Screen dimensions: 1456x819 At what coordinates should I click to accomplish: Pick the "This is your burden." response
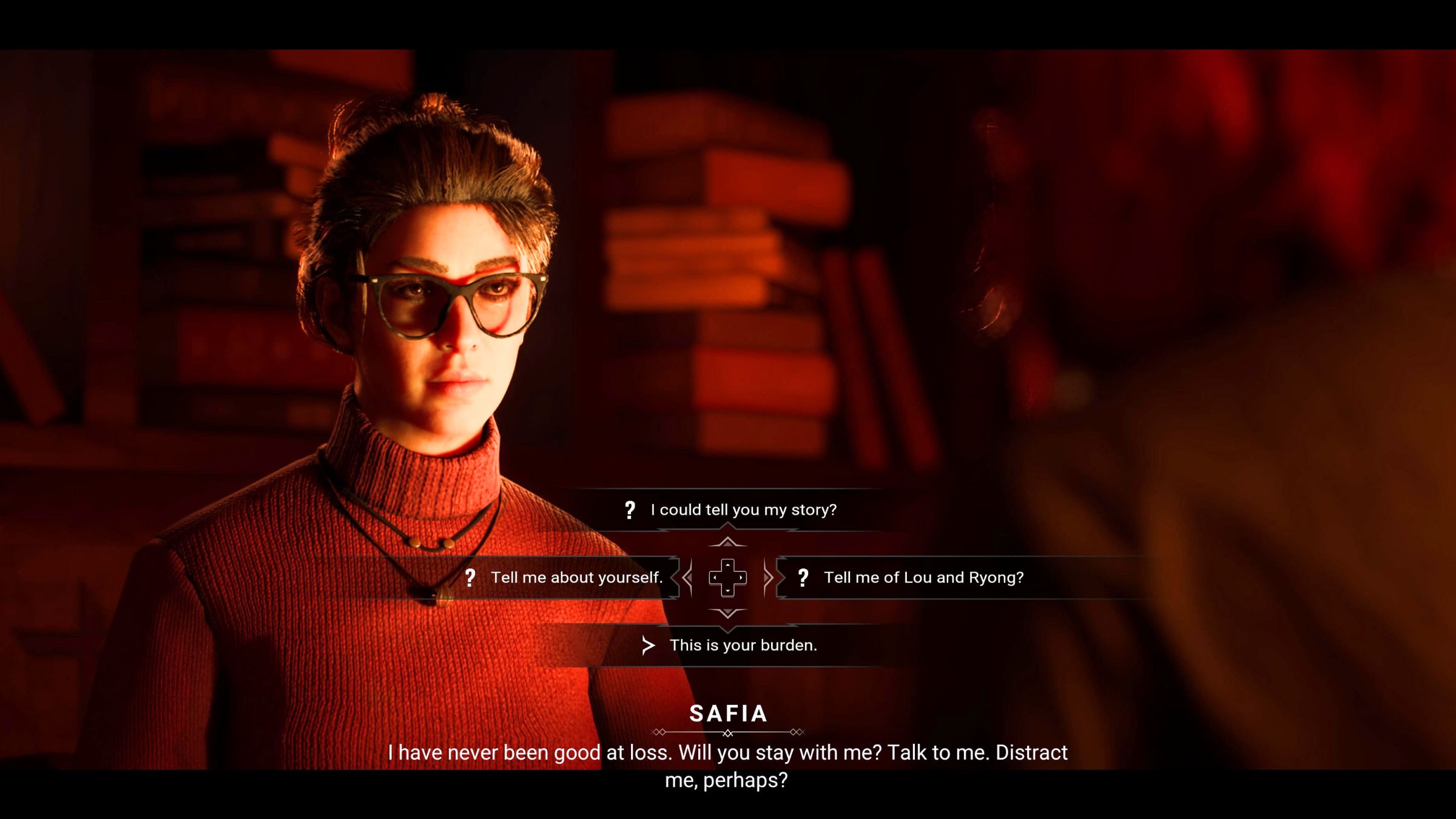click(743, 645)
